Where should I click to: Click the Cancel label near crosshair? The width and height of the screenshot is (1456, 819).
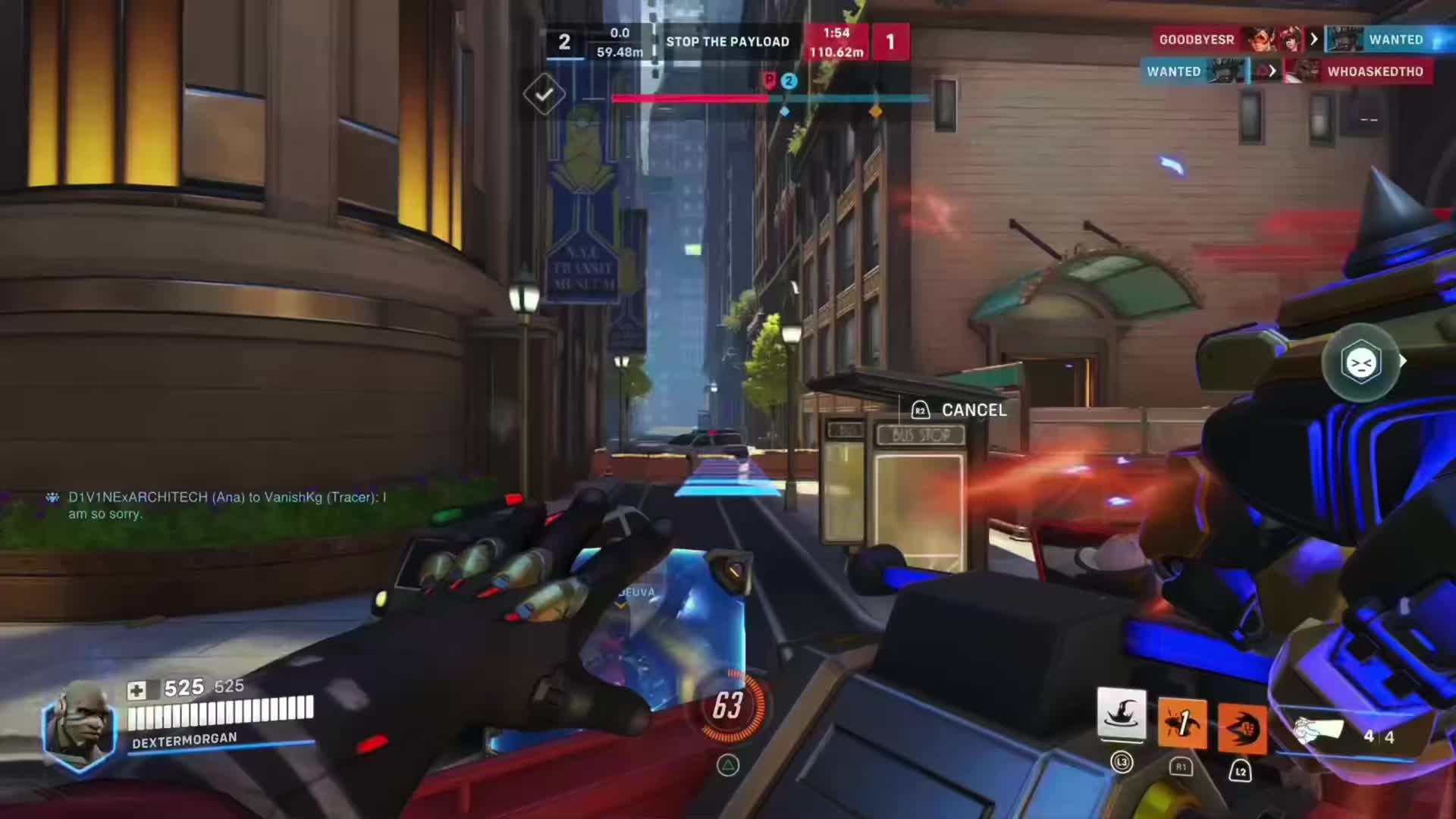click(974, 410)
